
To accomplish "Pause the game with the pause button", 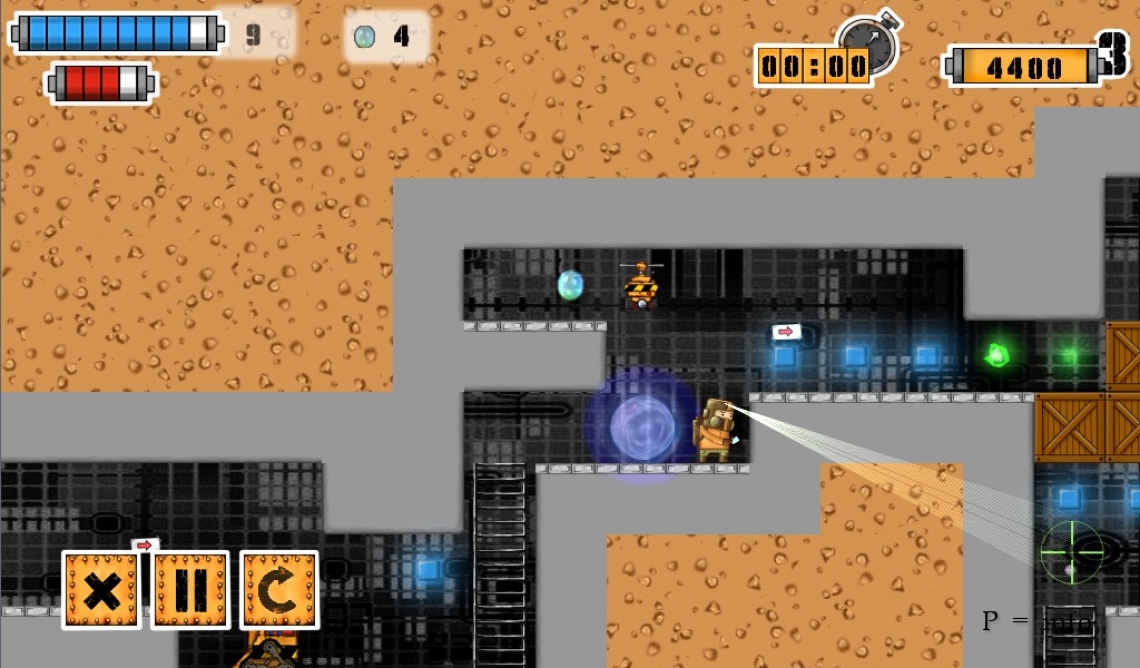I will [190, 590].
